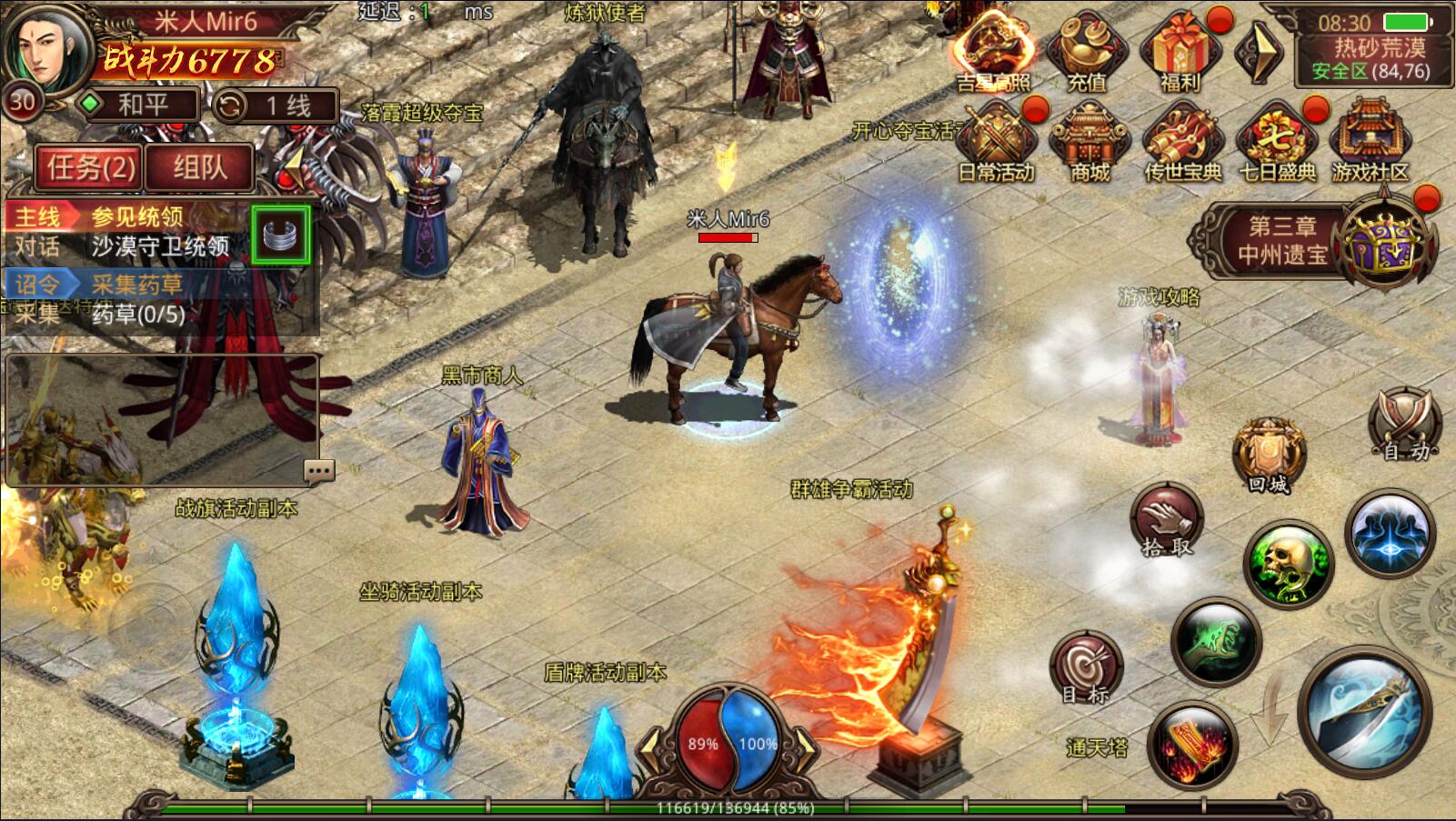This screenshot has height=821, width=1456.
Task: Open the 充值 recharge icon
Action: click(x=1086, y=53)
